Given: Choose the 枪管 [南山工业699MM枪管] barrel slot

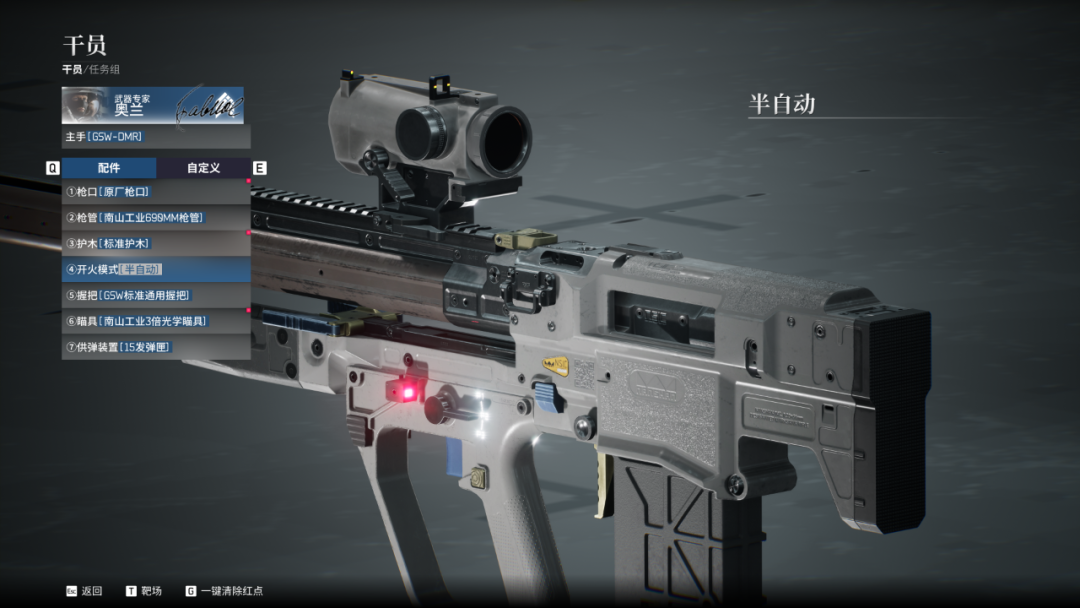Looking at the screenshot, I should click(x=155, y=217).
